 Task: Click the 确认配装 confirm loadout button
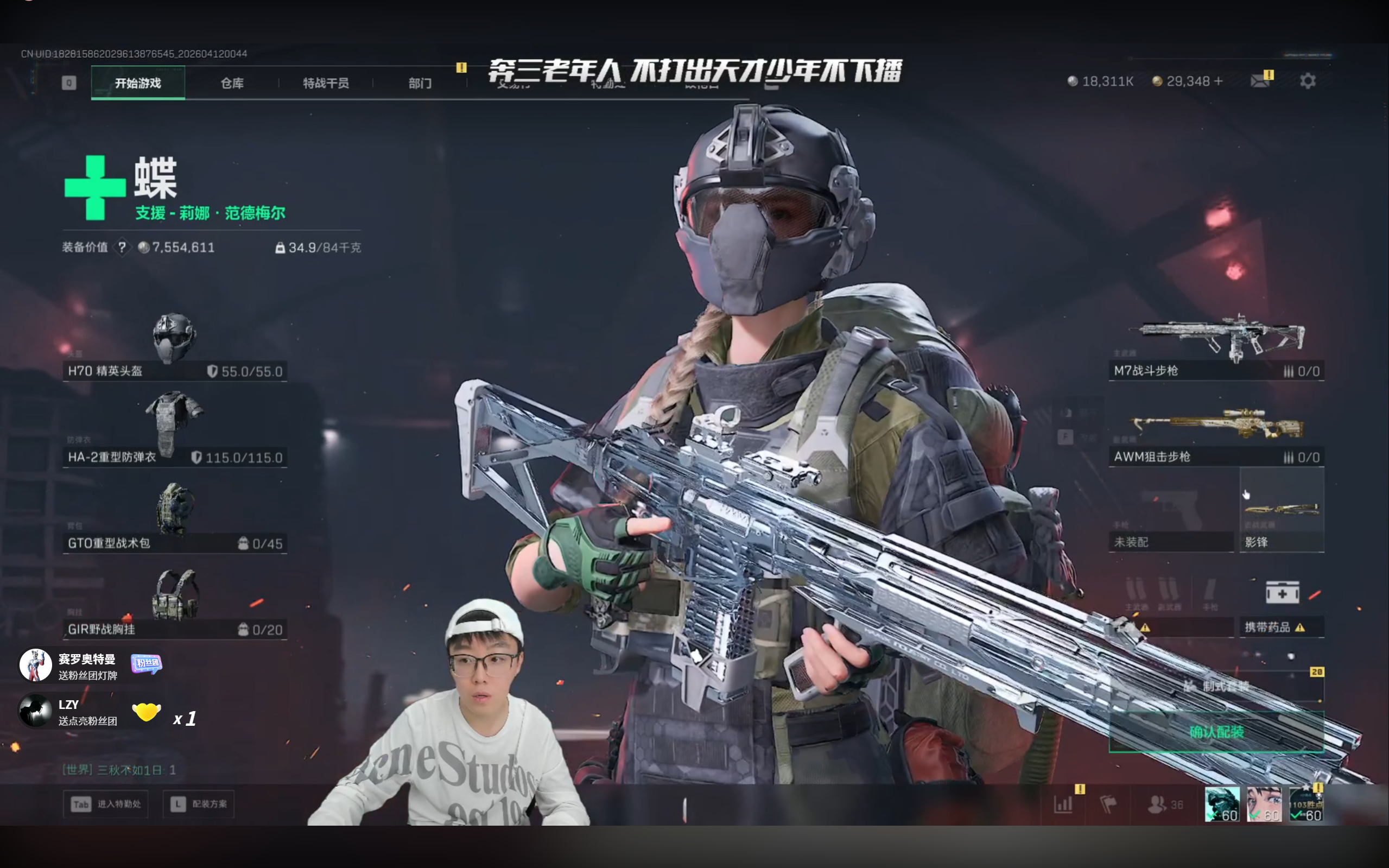click(1217, 733)
